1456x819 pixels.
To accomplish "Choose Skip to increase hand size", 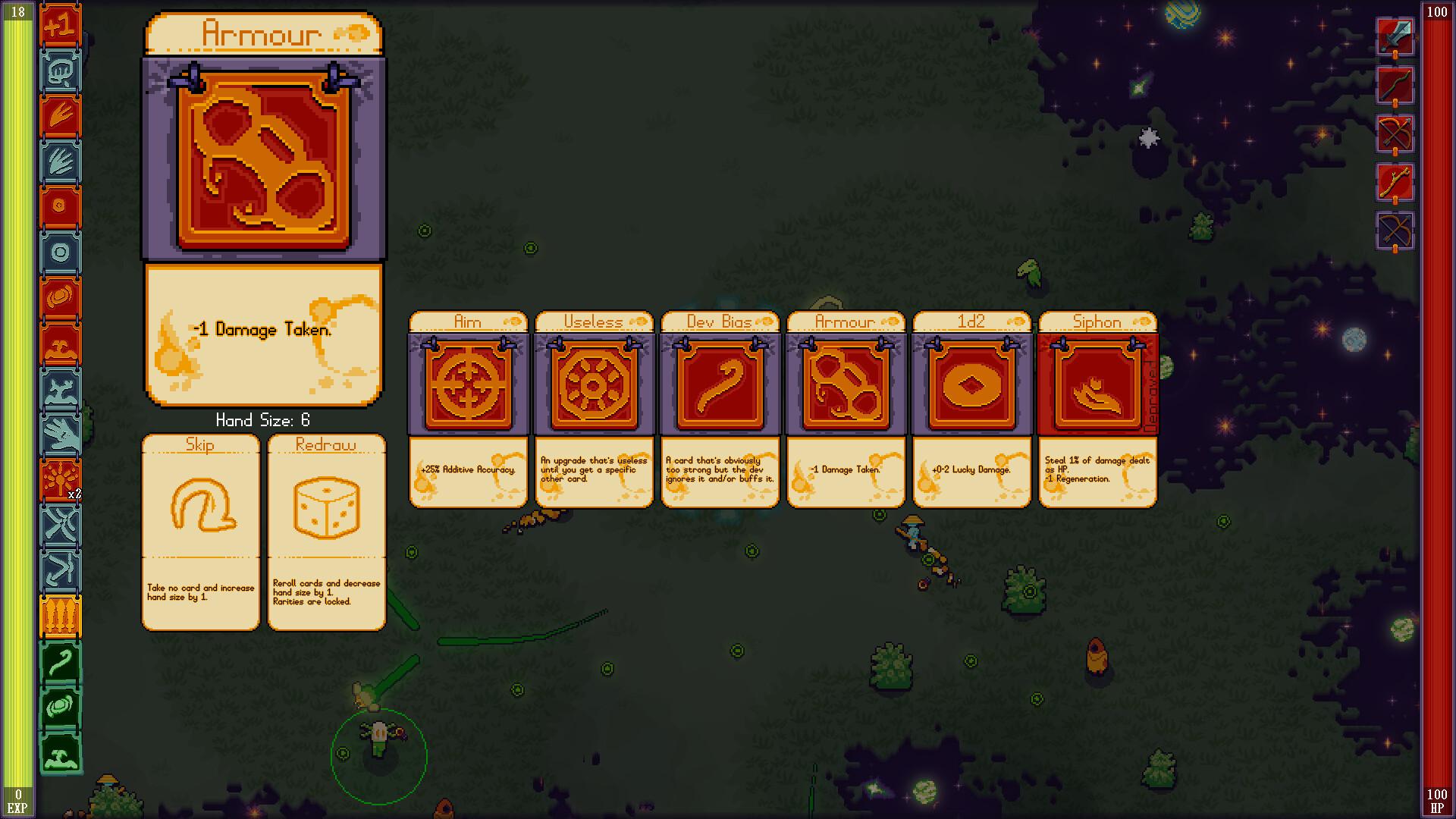I will pyautogui.click(x=200, y=531).
